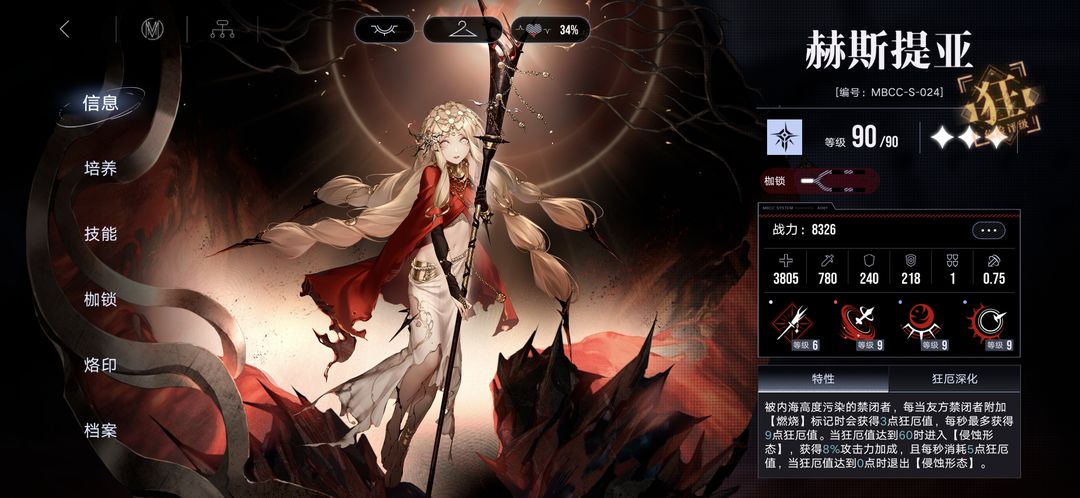Image resolution: width=1080 pixels, height=498 pixels.
Task: Click the class emblem icon beside the level
Action: tap(785, 137)
